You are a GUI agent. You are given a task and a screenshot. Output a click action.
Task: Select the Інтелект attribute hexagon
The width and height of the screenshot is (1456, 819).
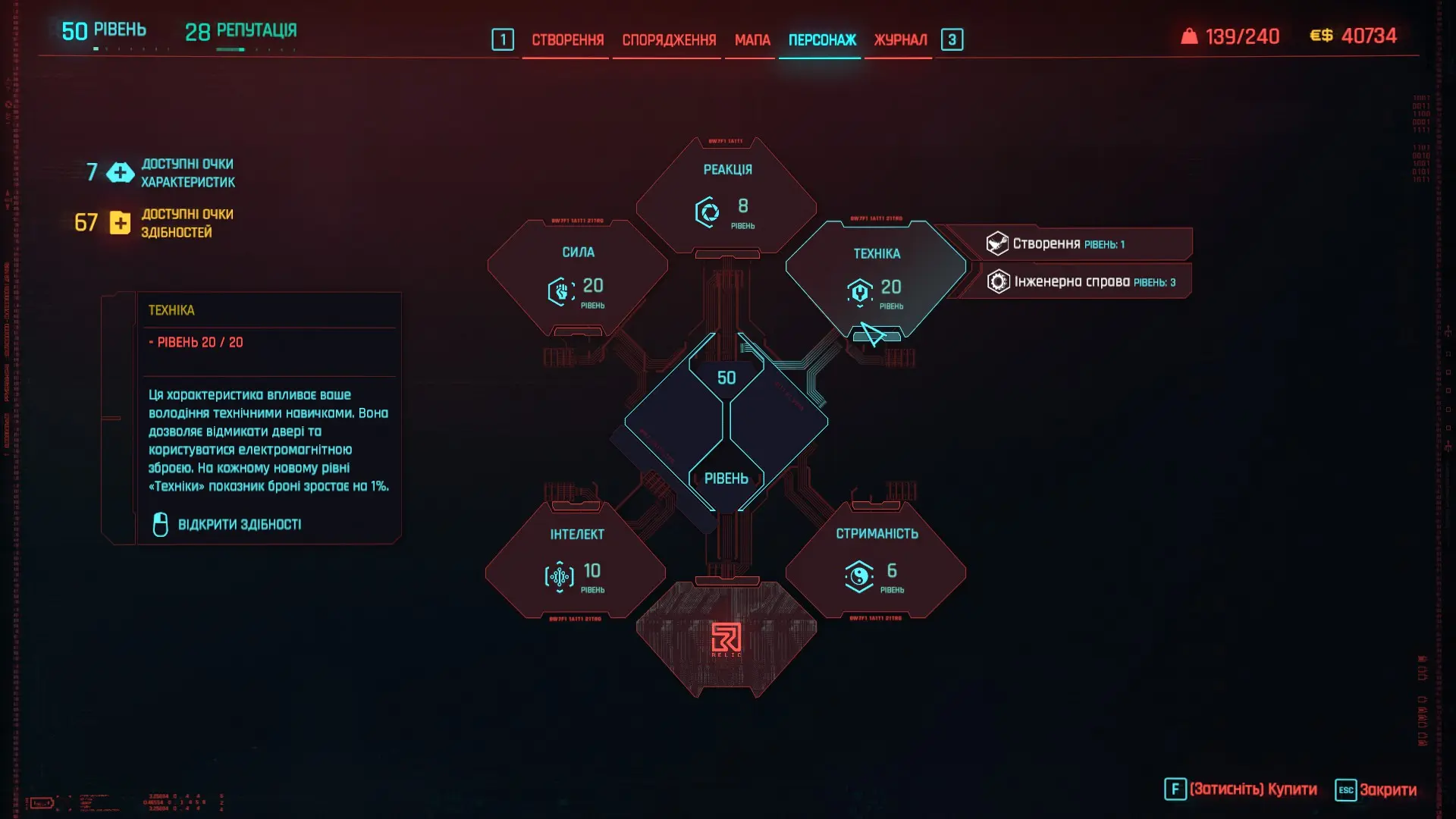point(576,561)
